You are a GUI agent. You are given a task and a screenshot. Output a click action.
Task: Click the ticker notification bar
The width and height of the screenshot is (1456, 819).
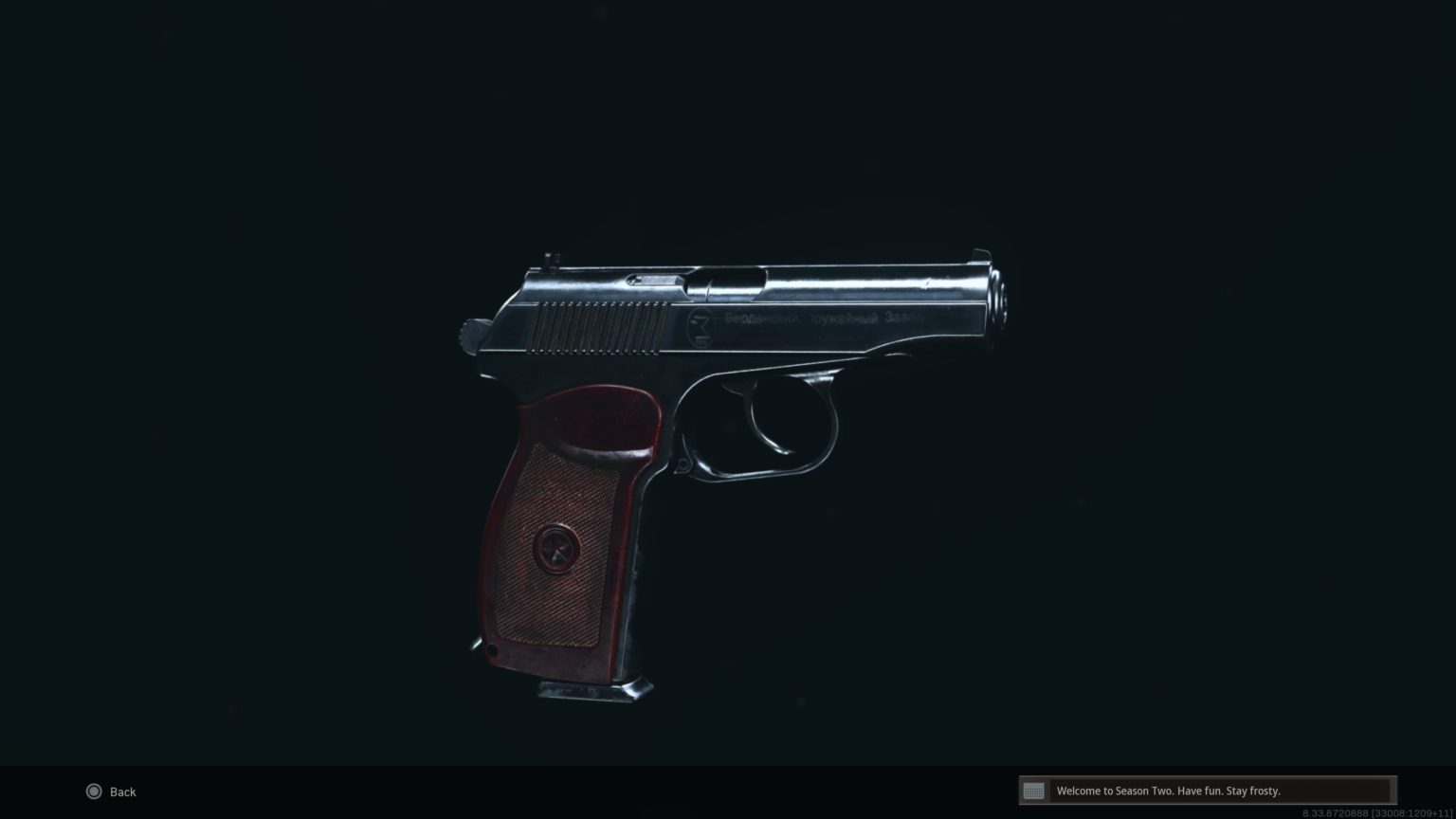[1204, 791]
